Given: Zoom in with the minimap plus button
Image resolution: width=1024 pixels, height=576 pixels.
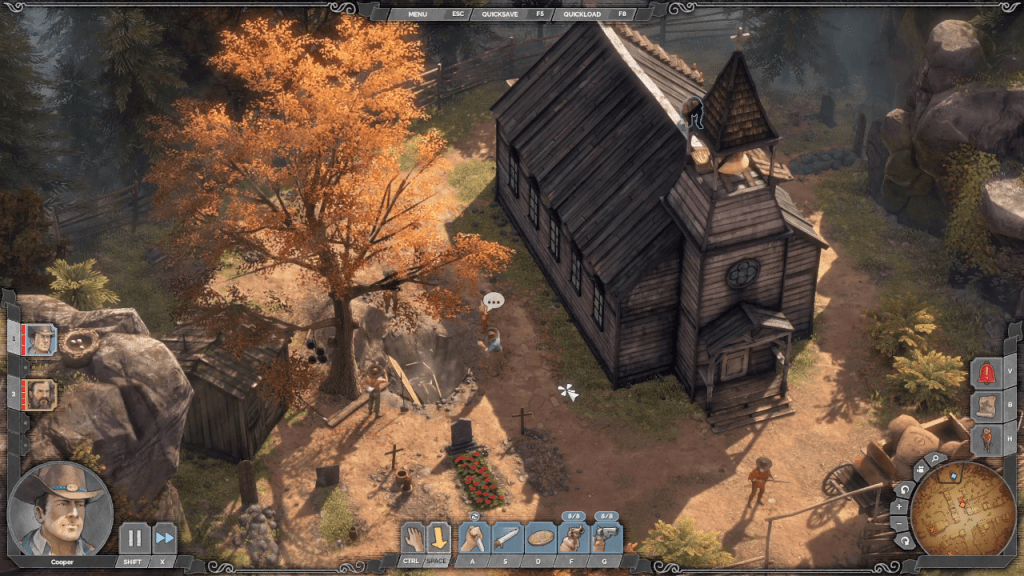Looking at the screenshot, I should [x=899, y=507].
